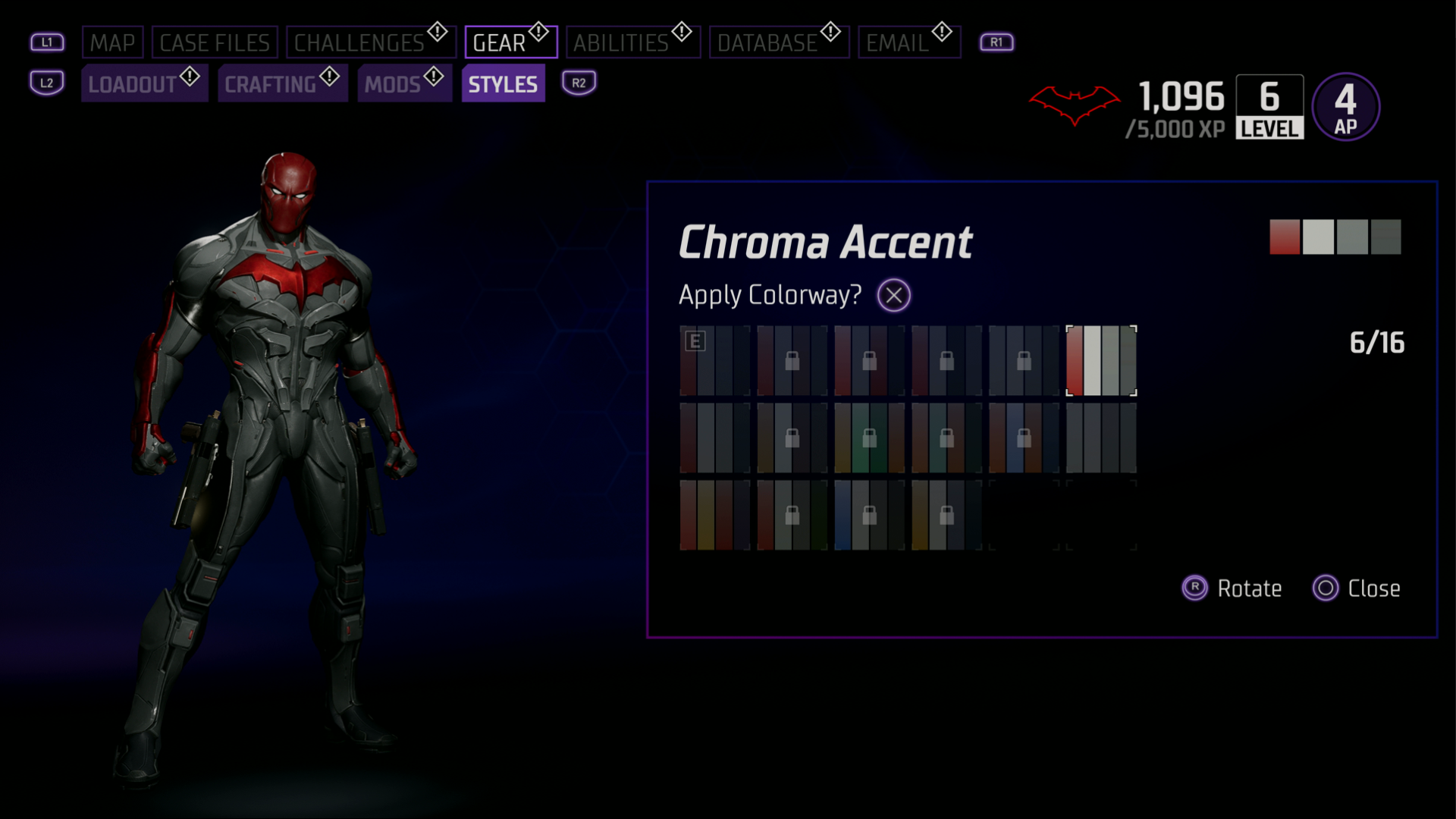Click the Level 6 indicator
1456x819 pixels.
pos(1269,108)
